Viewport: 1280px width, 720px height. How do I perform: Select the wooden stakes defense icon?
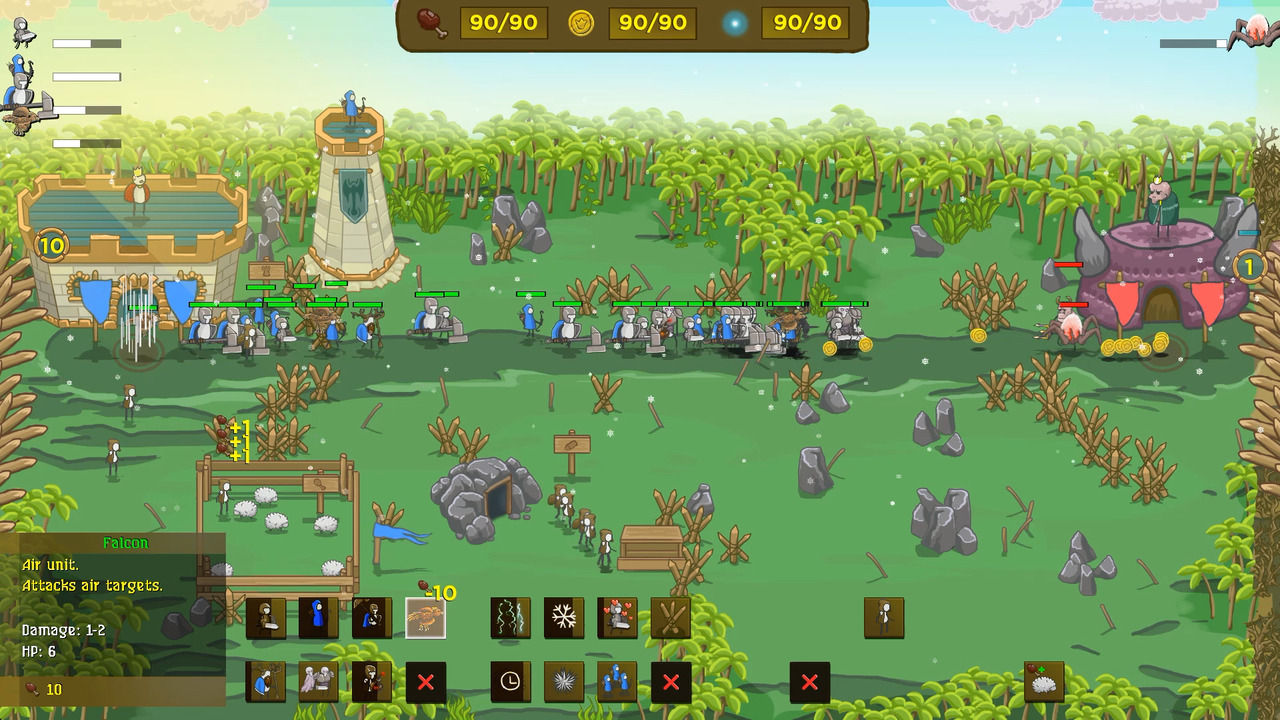669,618
